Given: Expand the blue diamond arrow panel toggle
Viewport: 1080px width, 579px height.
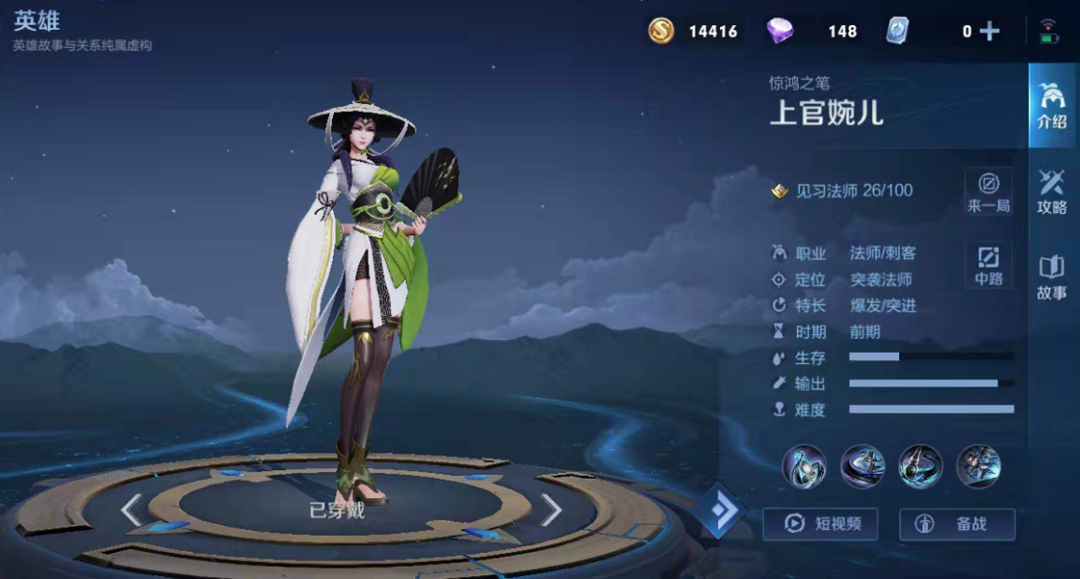Looking at the screenshot, I should click(719, 511).
